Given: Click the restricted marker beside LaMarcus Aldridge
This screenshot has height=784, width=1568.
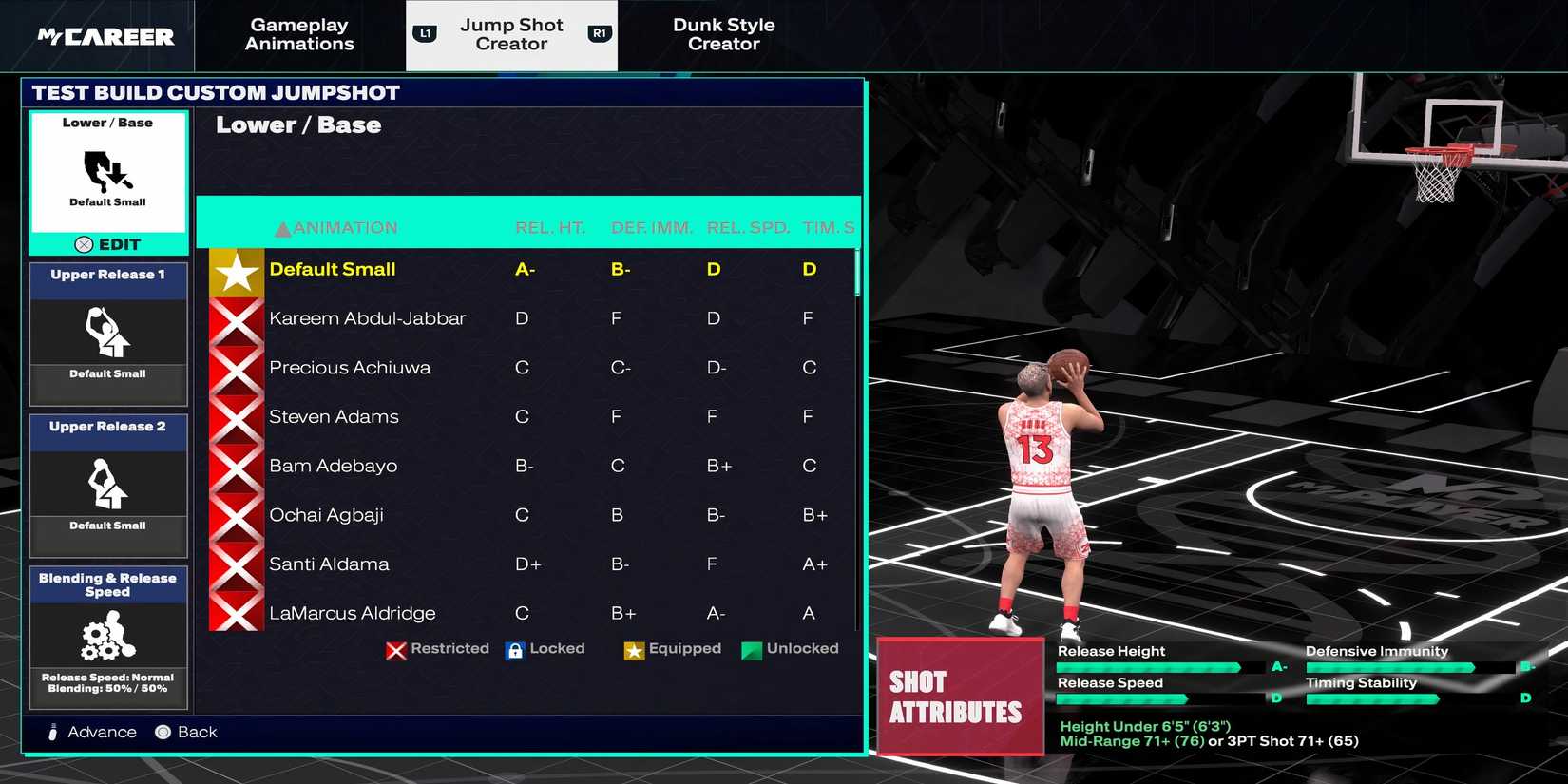Looking at the screenshot, I should (x=235, y=613).
